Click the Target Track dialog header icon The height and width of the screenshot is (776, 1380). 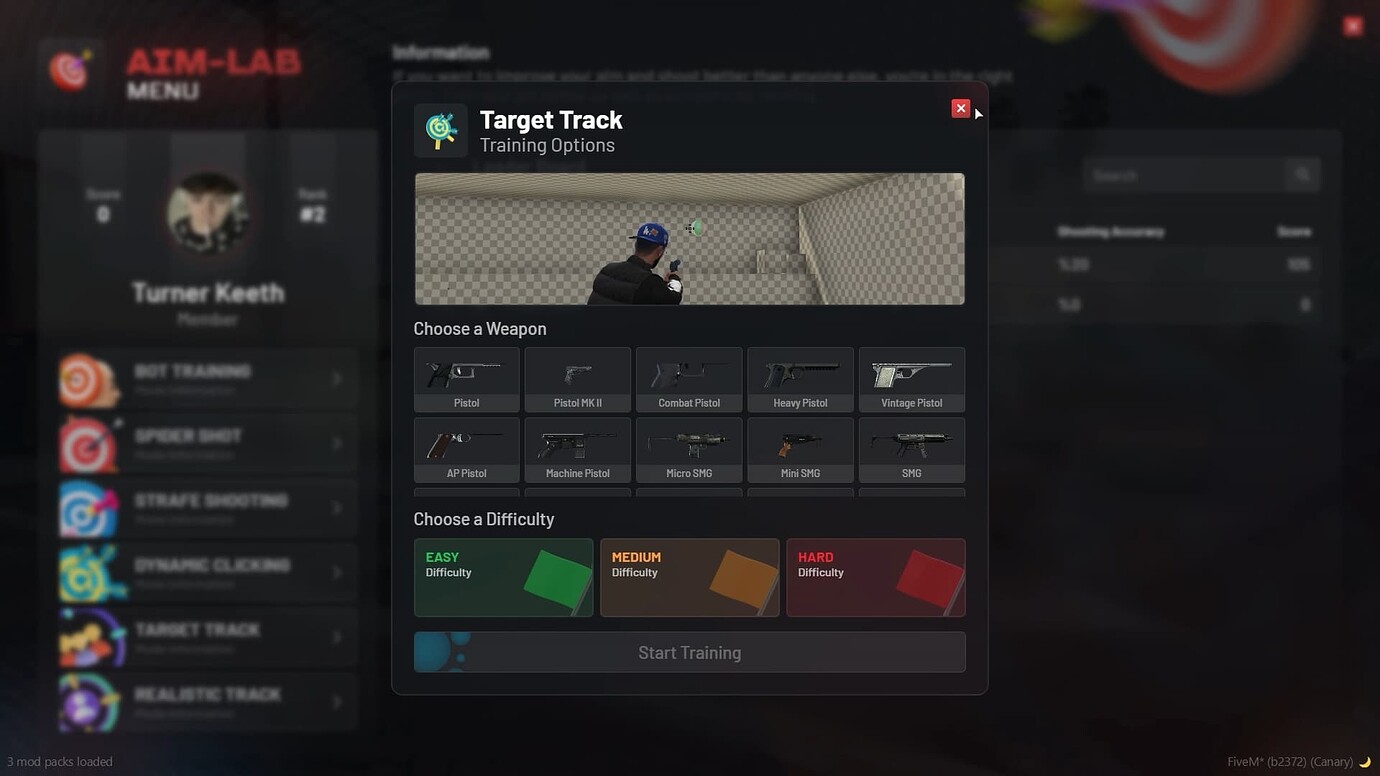click(440, 130)
